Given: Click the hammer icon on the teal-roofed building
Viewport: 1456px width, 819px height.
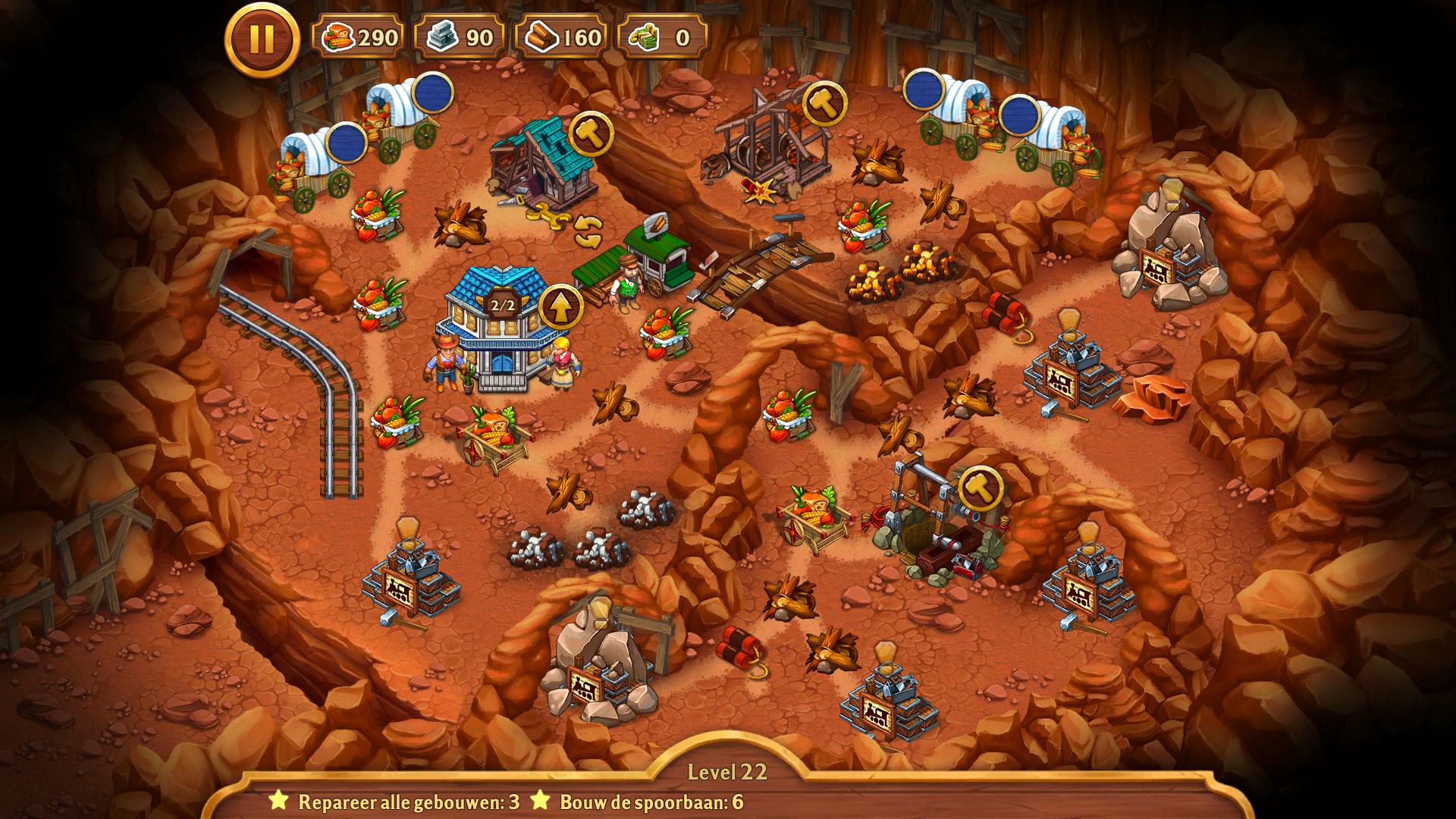Looking at the screenshot, I should (x=590, y=134).
